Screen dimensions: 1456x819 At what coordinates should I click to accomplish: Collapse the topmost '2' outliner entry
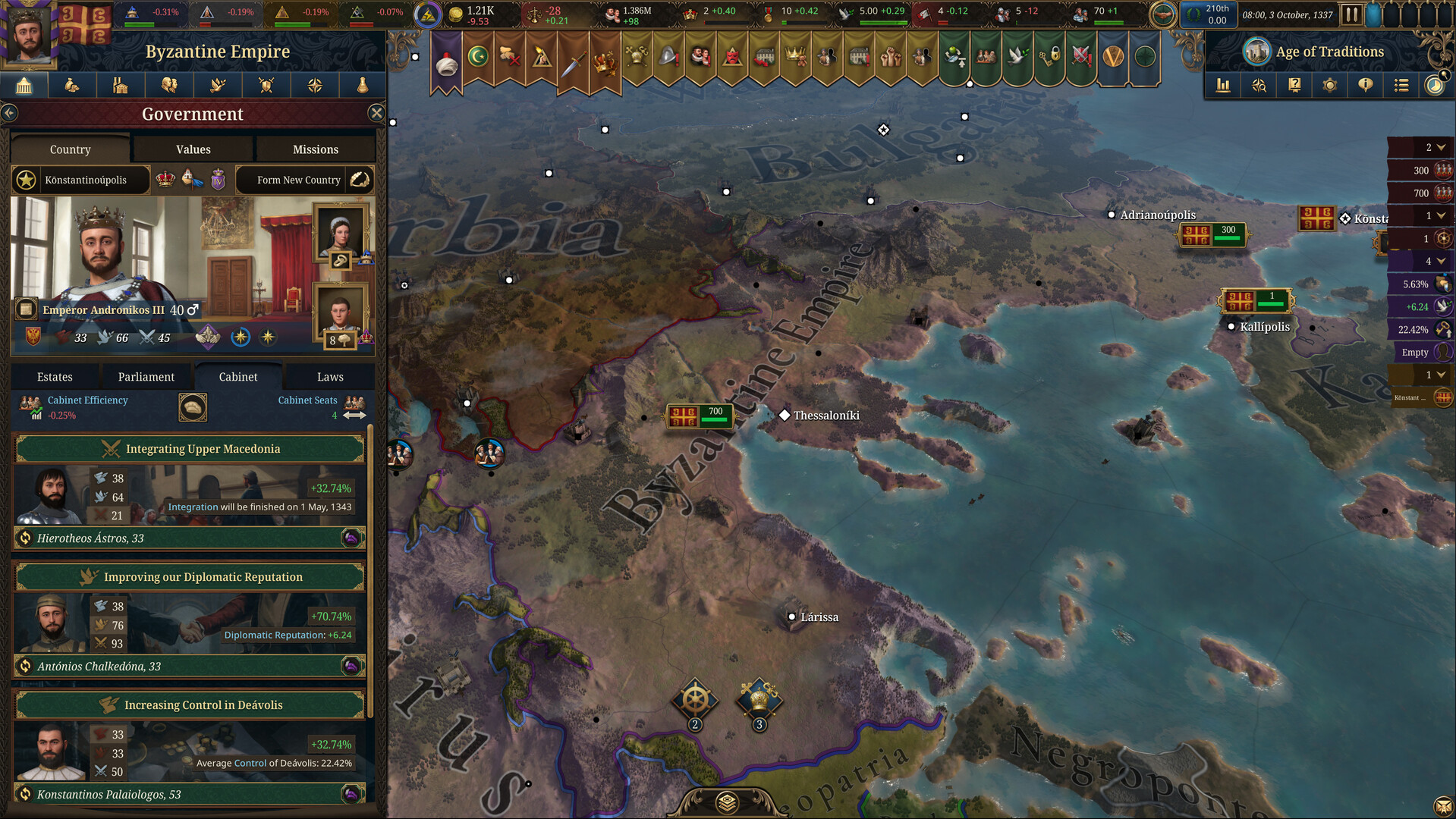(1440, 146)
